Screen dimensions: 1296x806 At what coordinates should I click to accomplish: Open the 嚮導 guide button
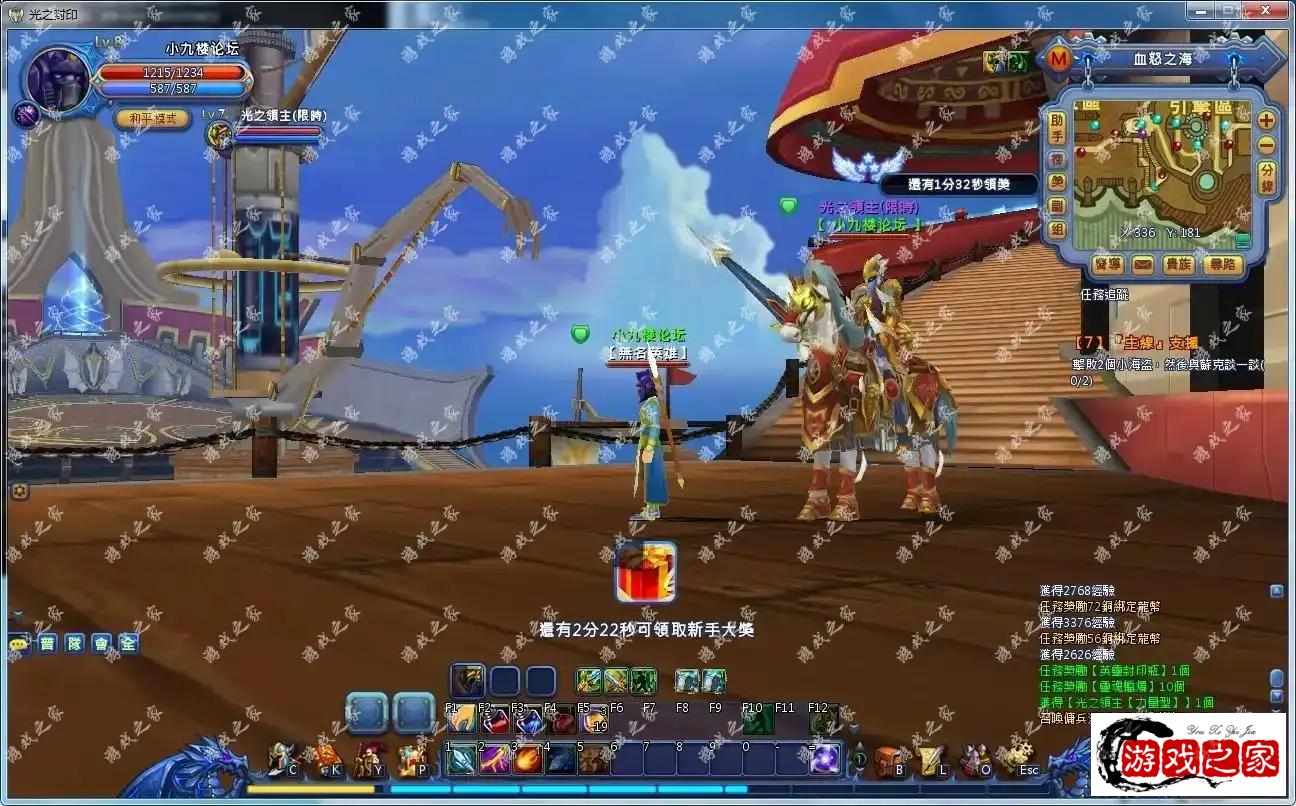pos(1107,265)
